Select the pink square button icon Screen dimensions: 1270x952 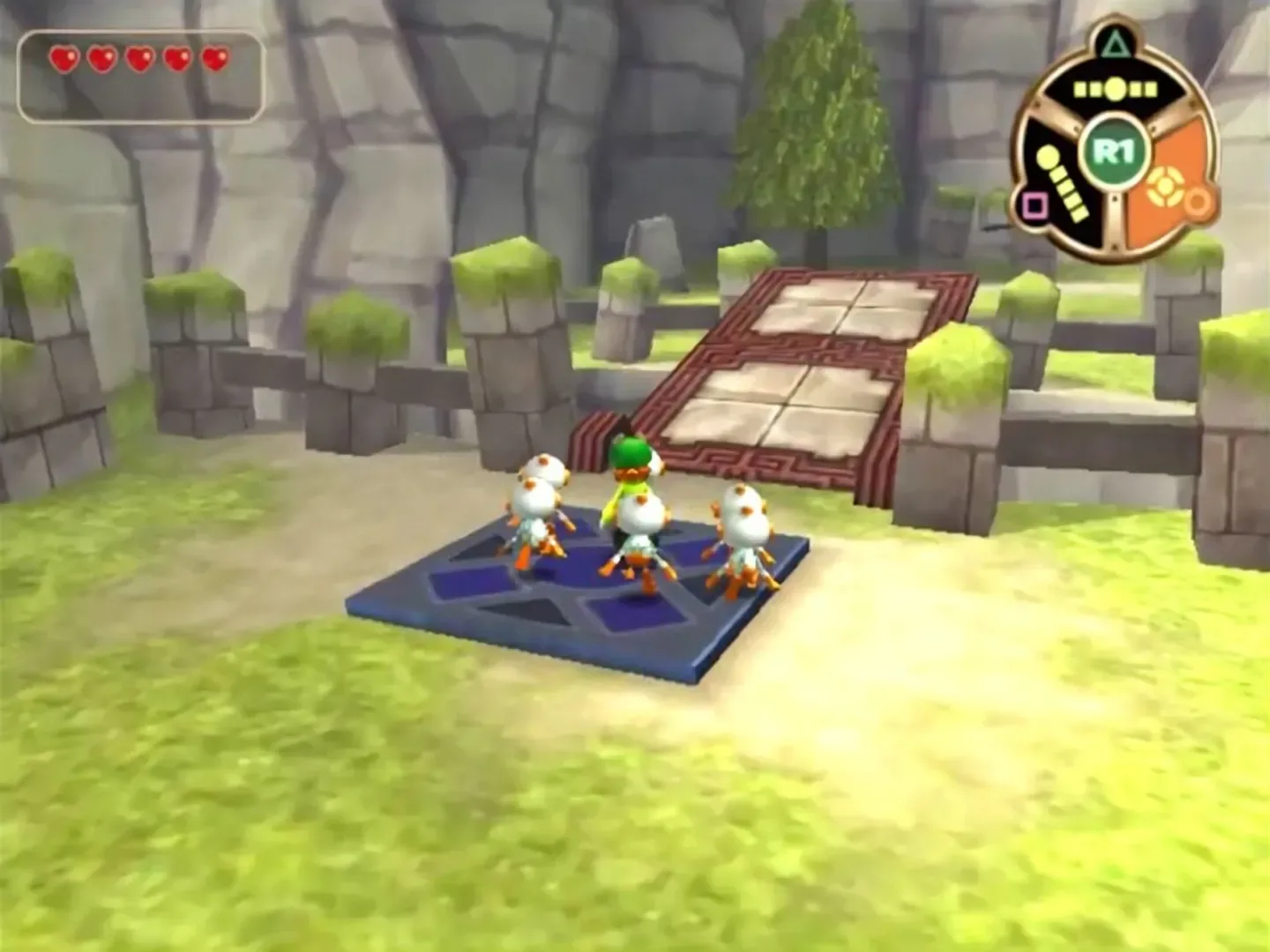click(x=1035, y=204)
